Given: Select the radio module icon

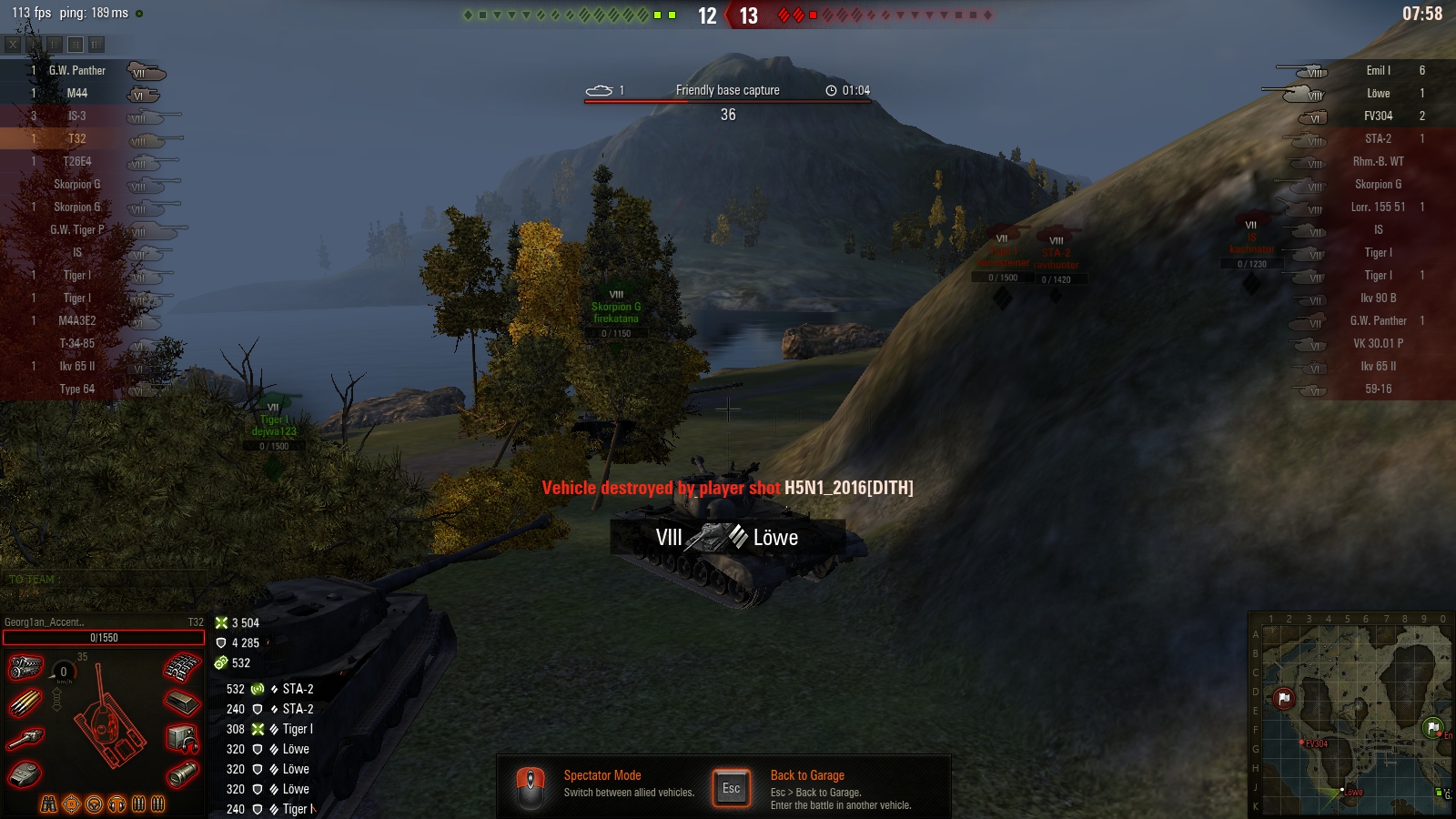Looking at the screenshot, I should pos(182,738).
